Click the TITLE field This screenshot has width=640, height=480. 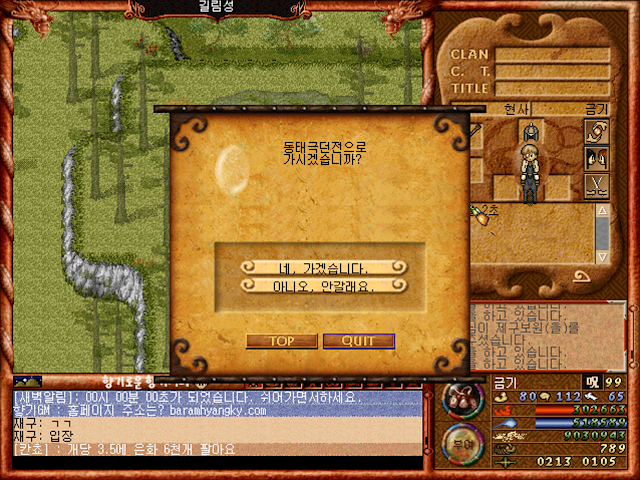552,88
